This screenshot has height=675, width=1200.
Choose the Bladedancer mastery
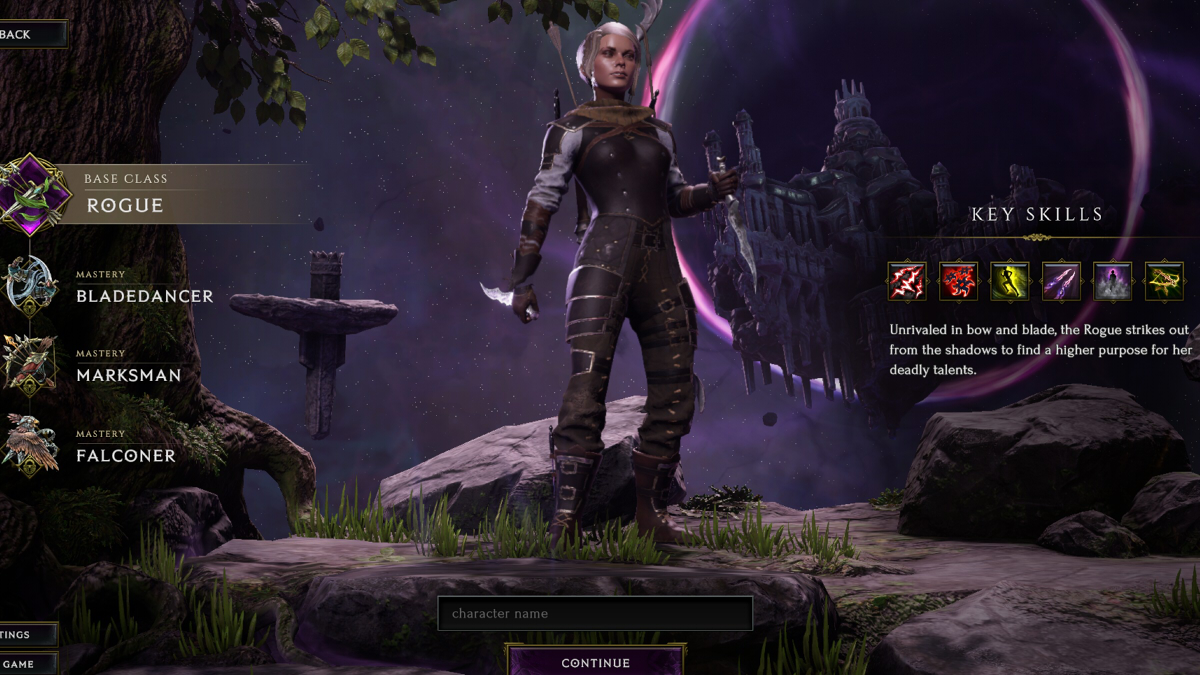pyautogui.click(x=143, y=287)
